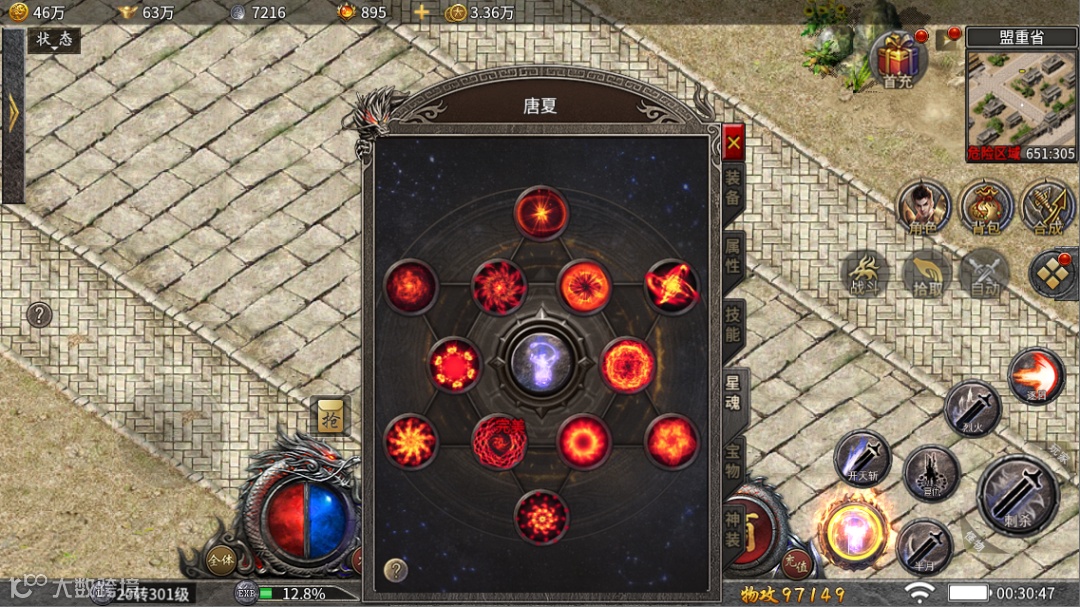This screenshot has width=1080, height=607.
Task: Activate the 烈火 flame sword skill
Action: pyautogui.click(x=972, y=408)
